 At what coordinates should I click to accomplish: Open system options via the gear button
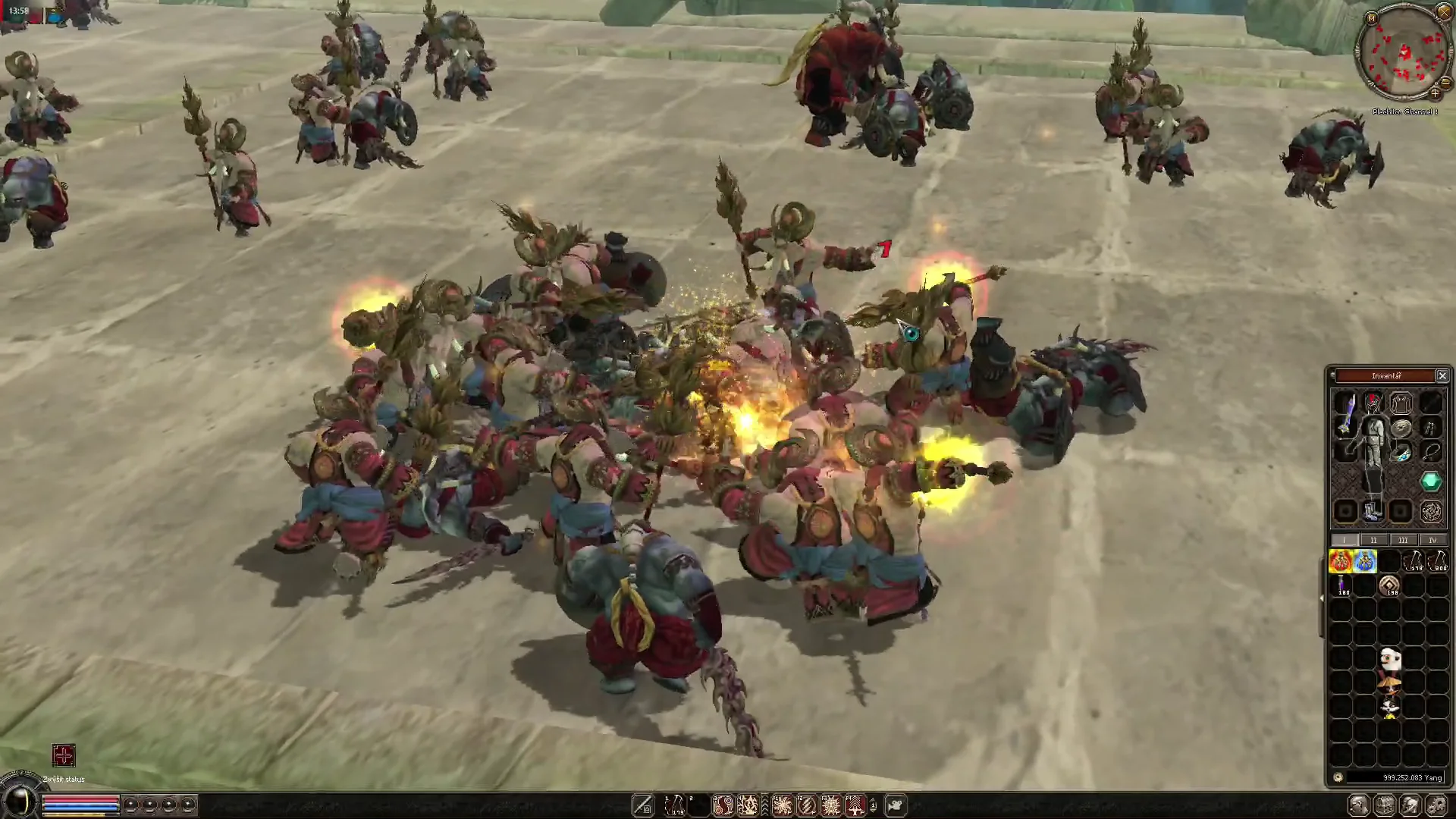1436,805
